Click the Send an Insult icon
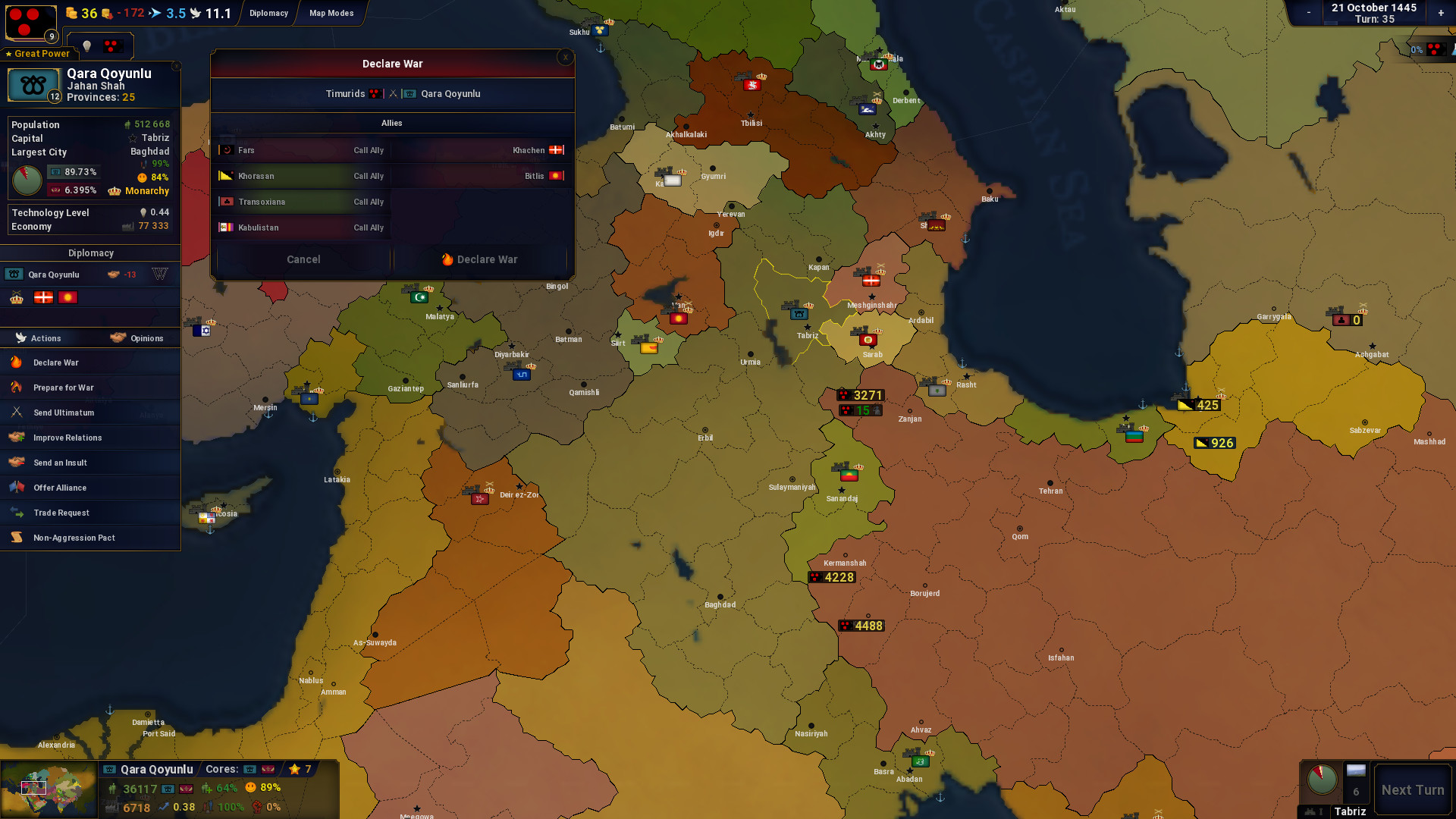Screen dimensions: 1456x819 point(15,463)
